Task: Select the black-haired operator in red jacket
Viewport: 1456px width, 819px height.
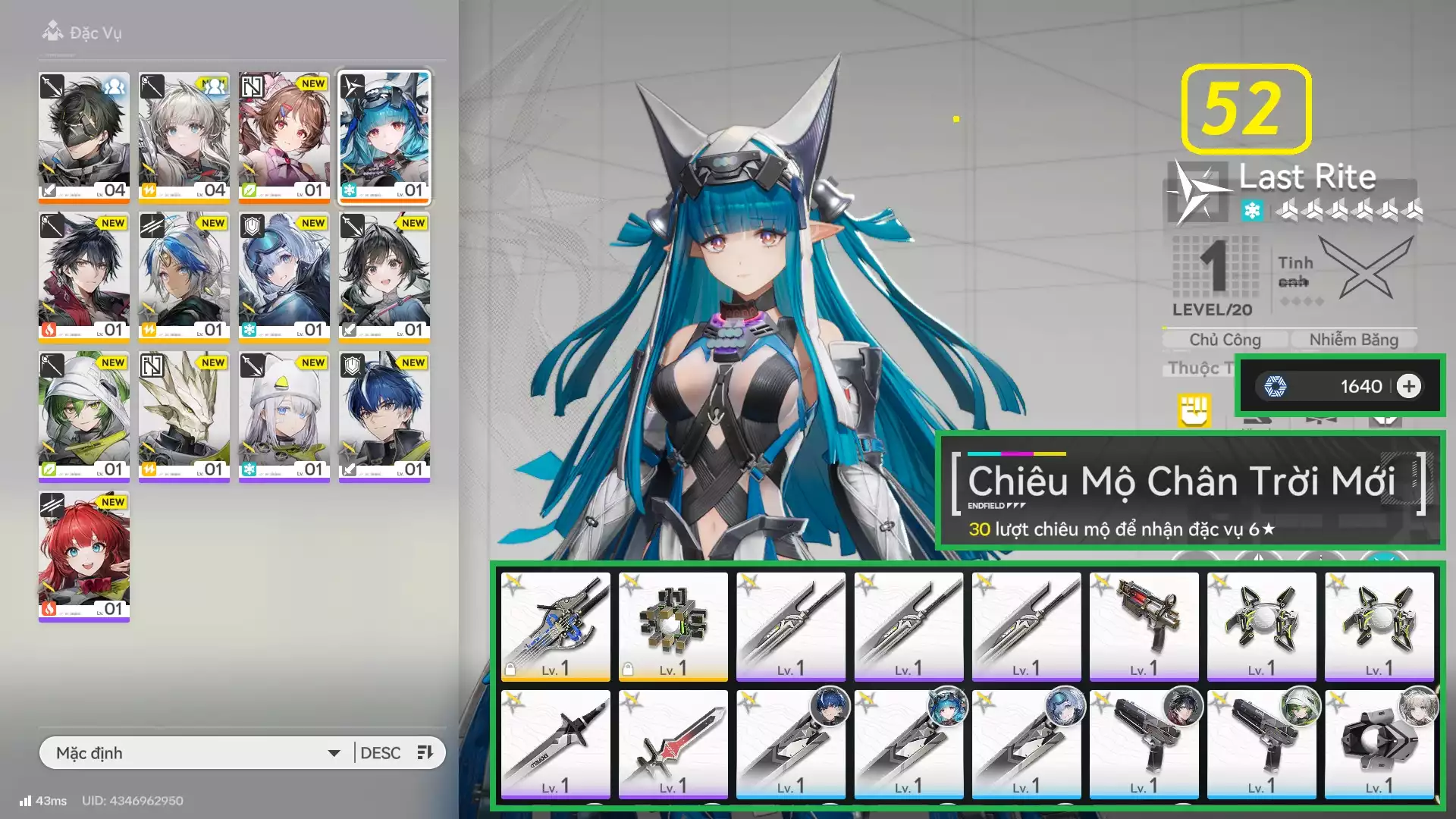Action: [84, 276]
